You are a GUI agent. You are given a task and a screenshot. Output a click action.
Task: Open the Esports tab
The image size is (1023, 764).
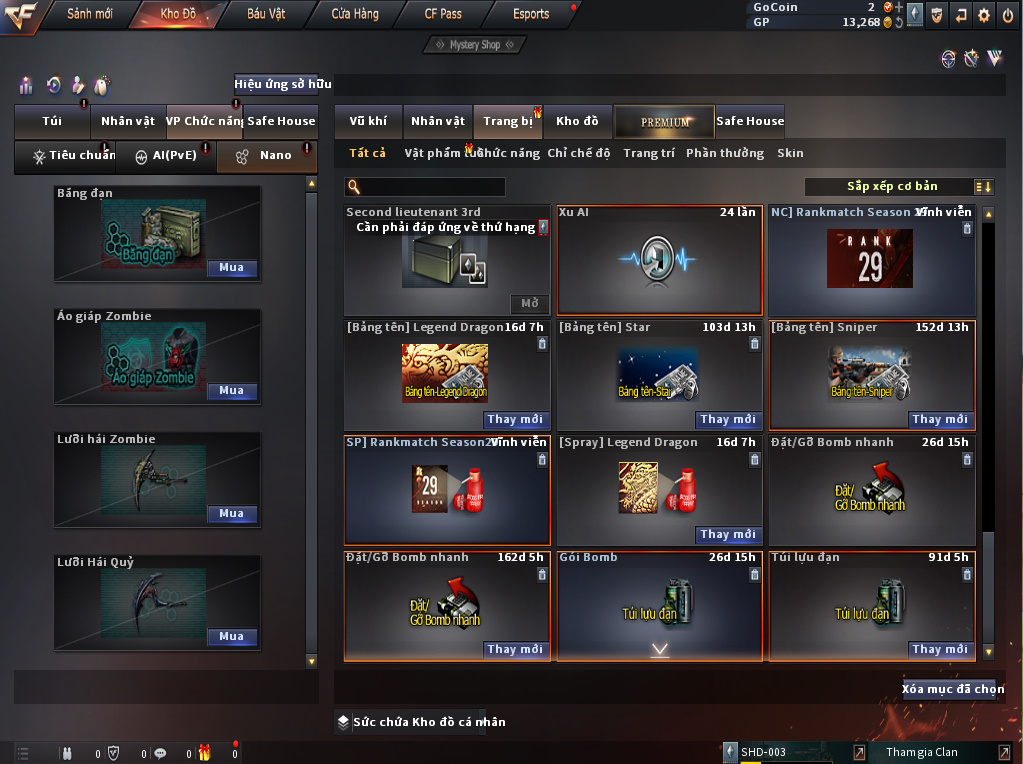point(530,14)
